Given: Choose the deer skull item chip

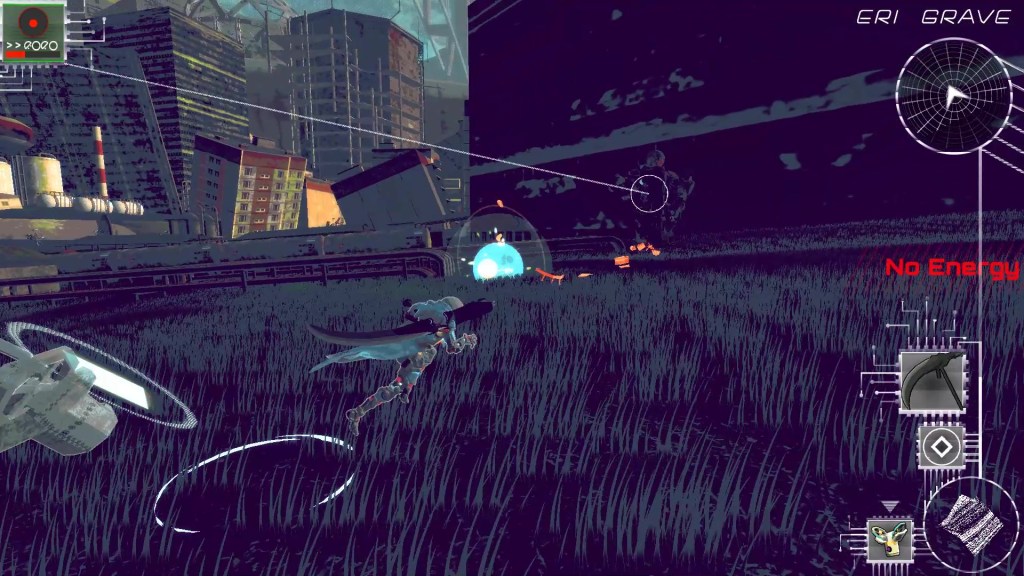Looking at the screenshot, I should pos(889,539).
